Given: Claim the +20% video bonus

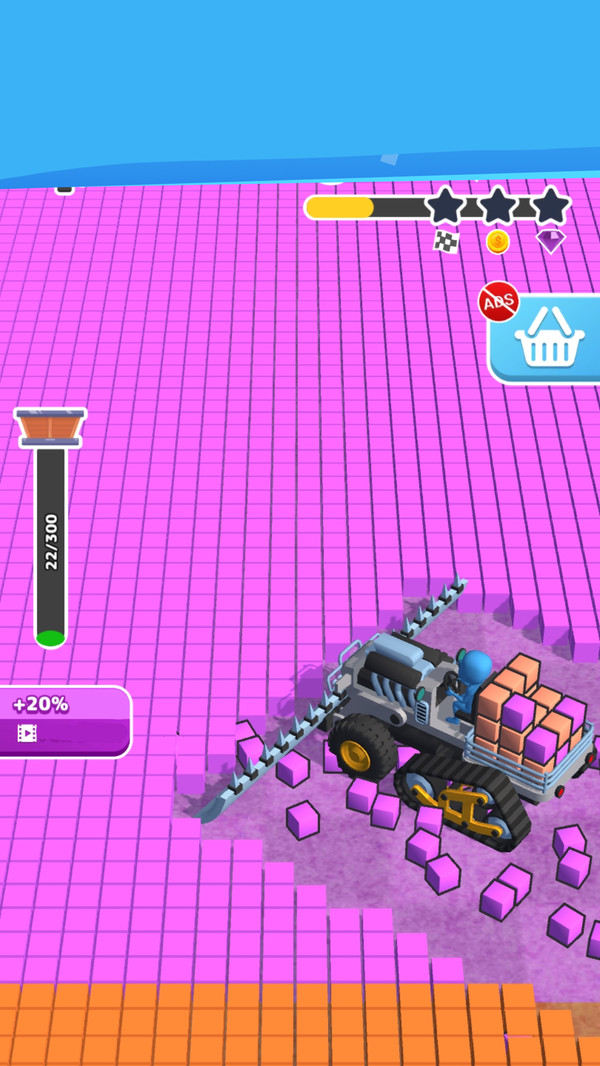Looking at the screenshot, I should coord(64,720).
